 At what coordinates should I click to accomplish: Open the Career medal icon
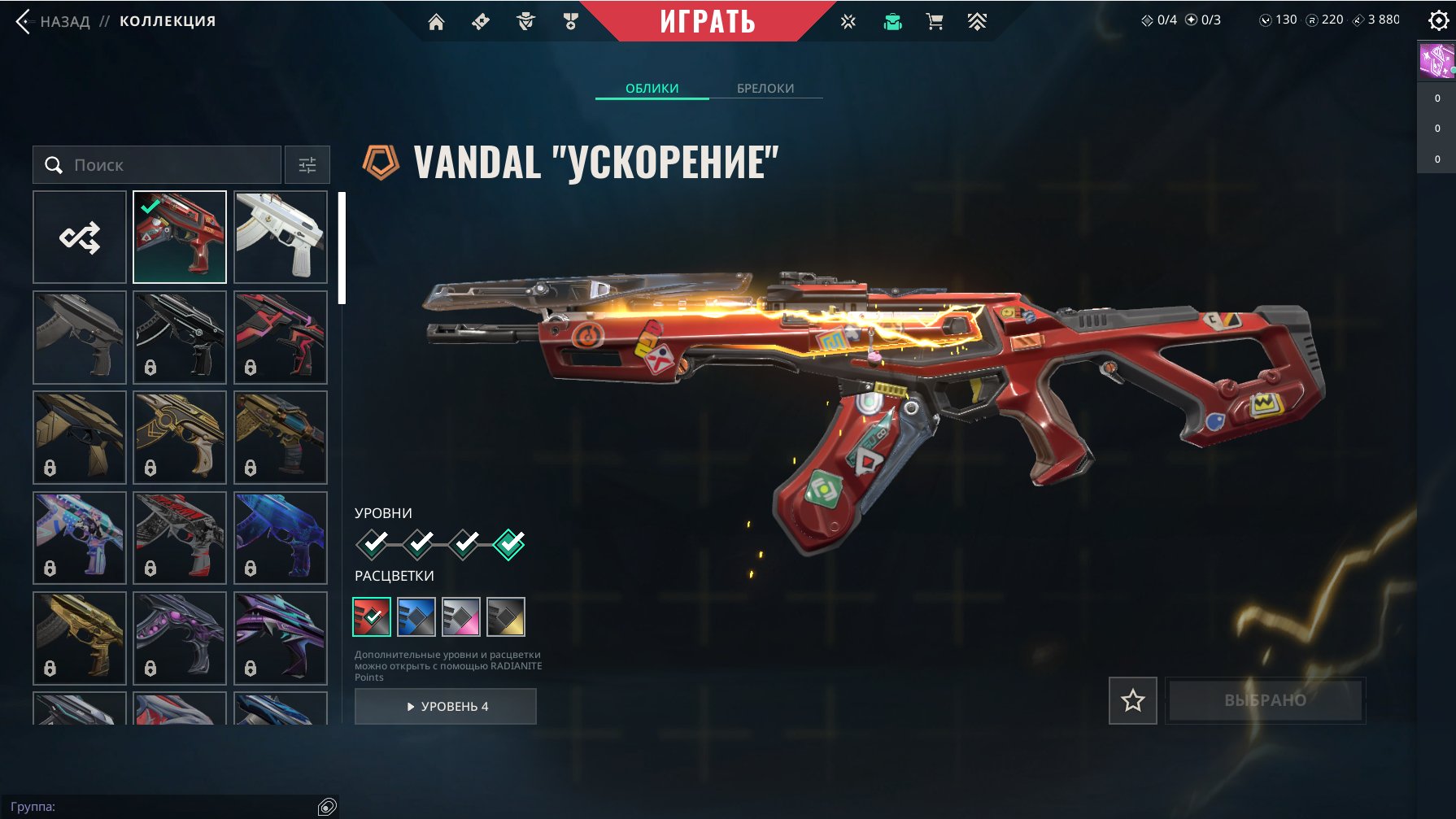[x=569, y=22]
